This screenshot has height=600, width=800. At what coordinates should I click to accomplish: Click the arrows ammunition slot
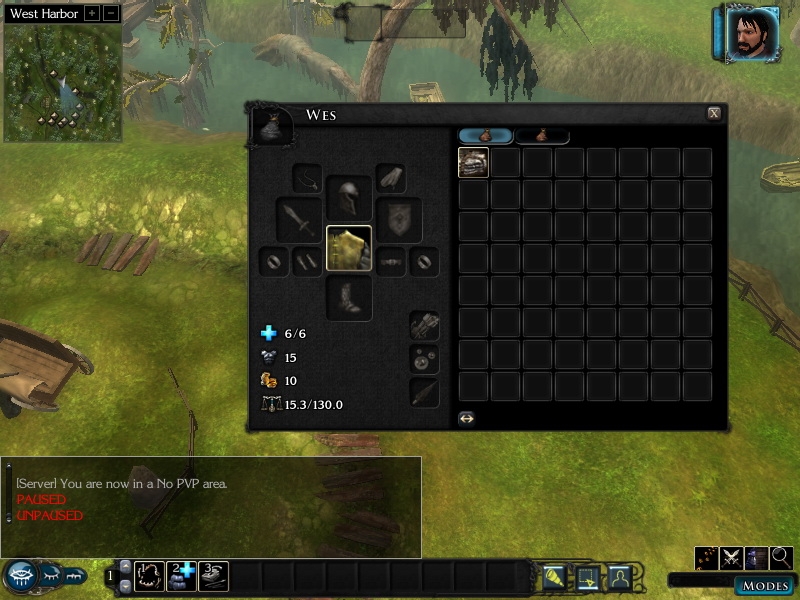click(x=424, y=391)
